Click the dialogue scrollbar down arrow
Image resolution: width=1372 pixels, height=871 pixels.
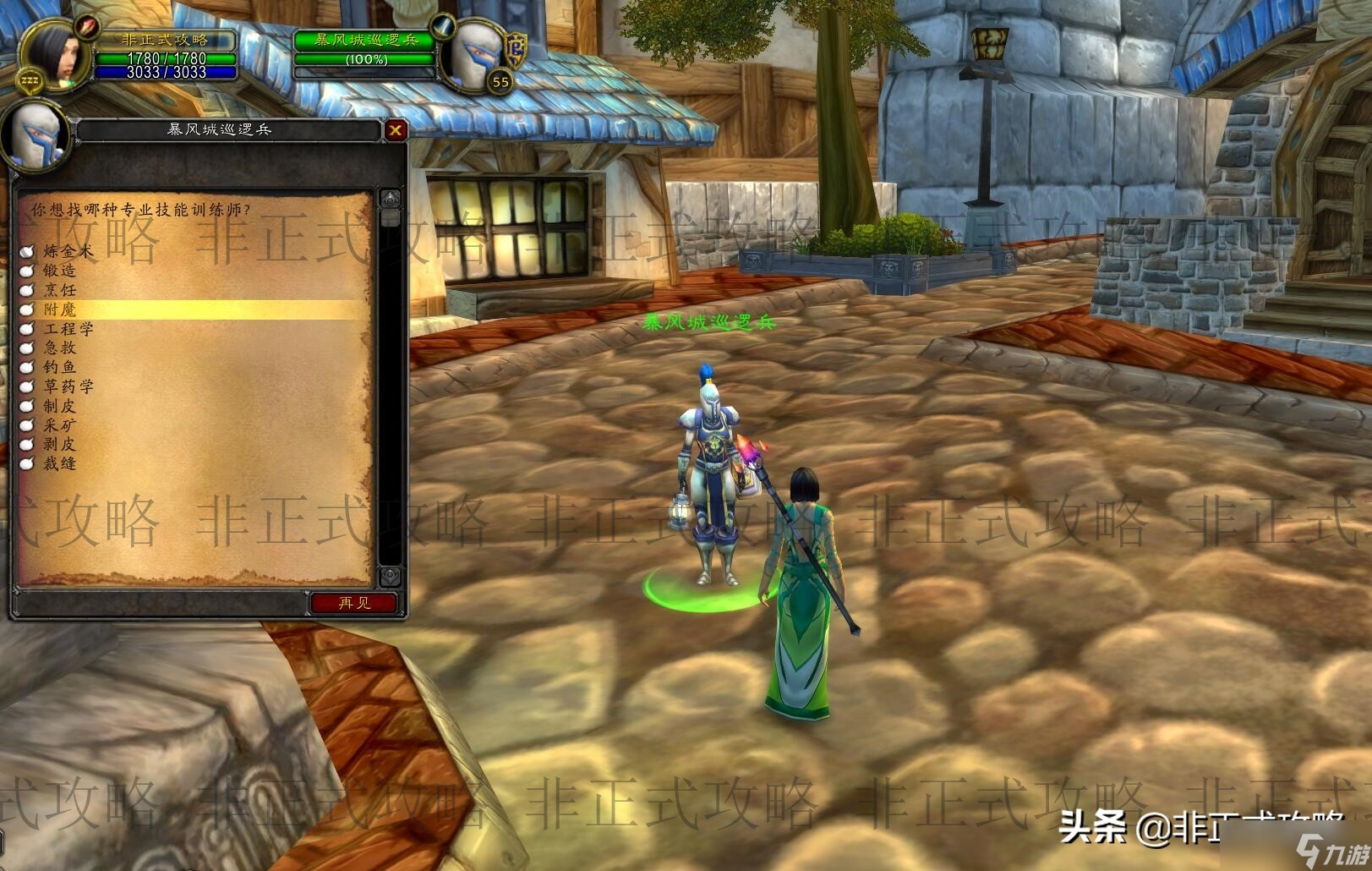tap(390, 576)
